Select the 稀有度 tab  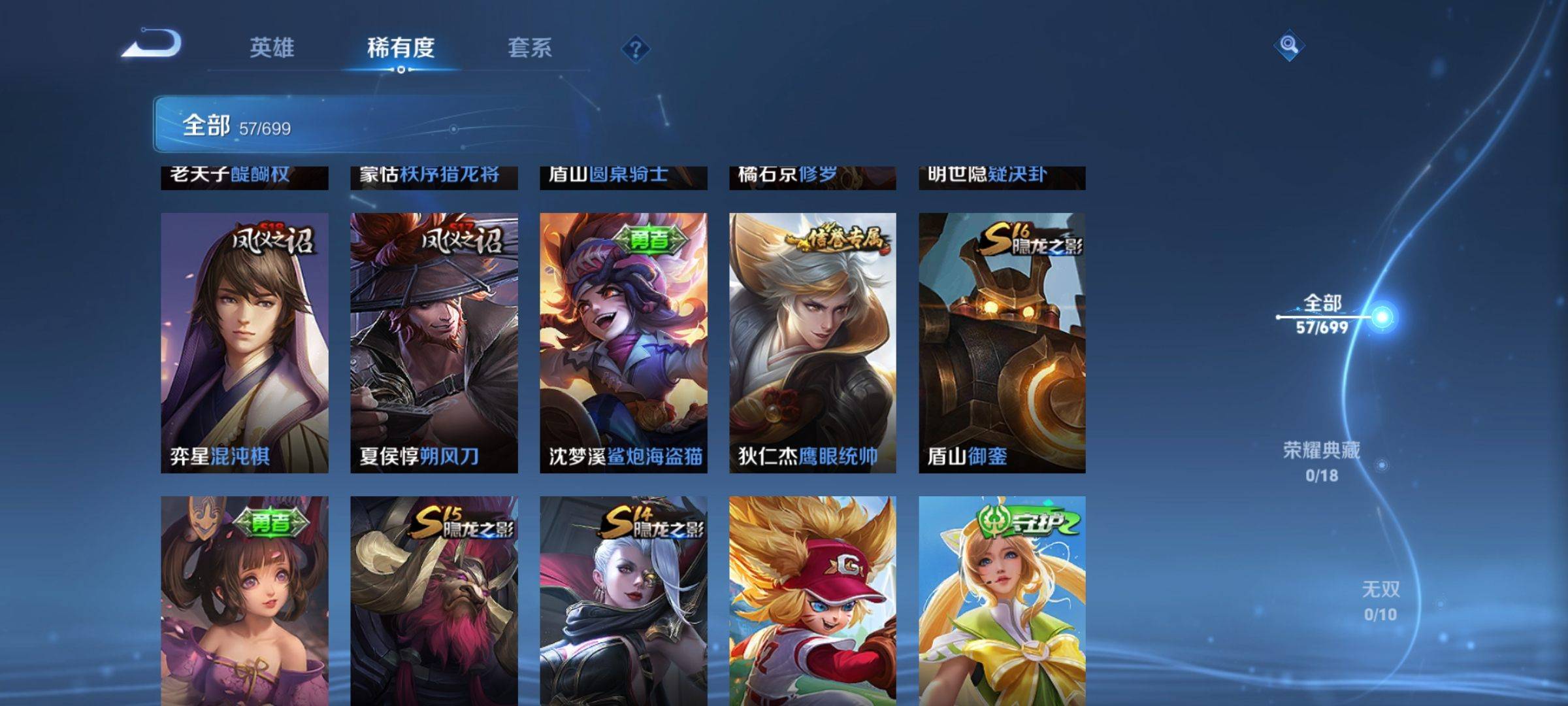pyautogui.click(x=400, y=48)
